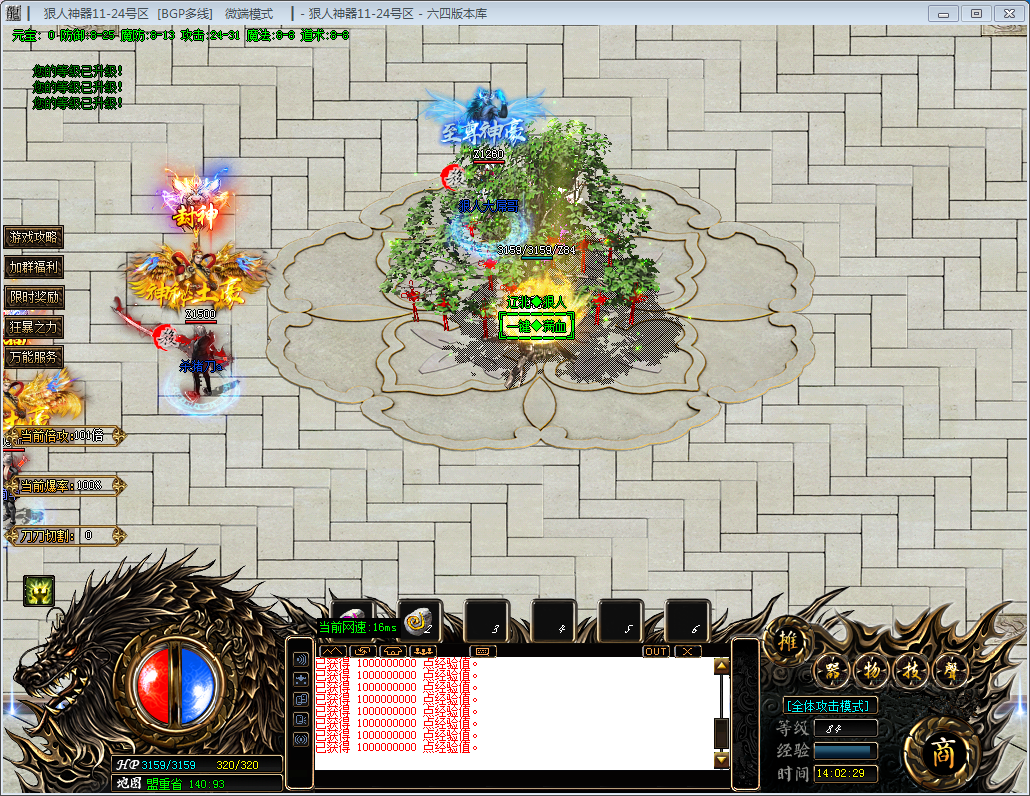Viewport: 1030px width, 796px height.
Task: Minimize the game window
Action: tap(943, 13)
